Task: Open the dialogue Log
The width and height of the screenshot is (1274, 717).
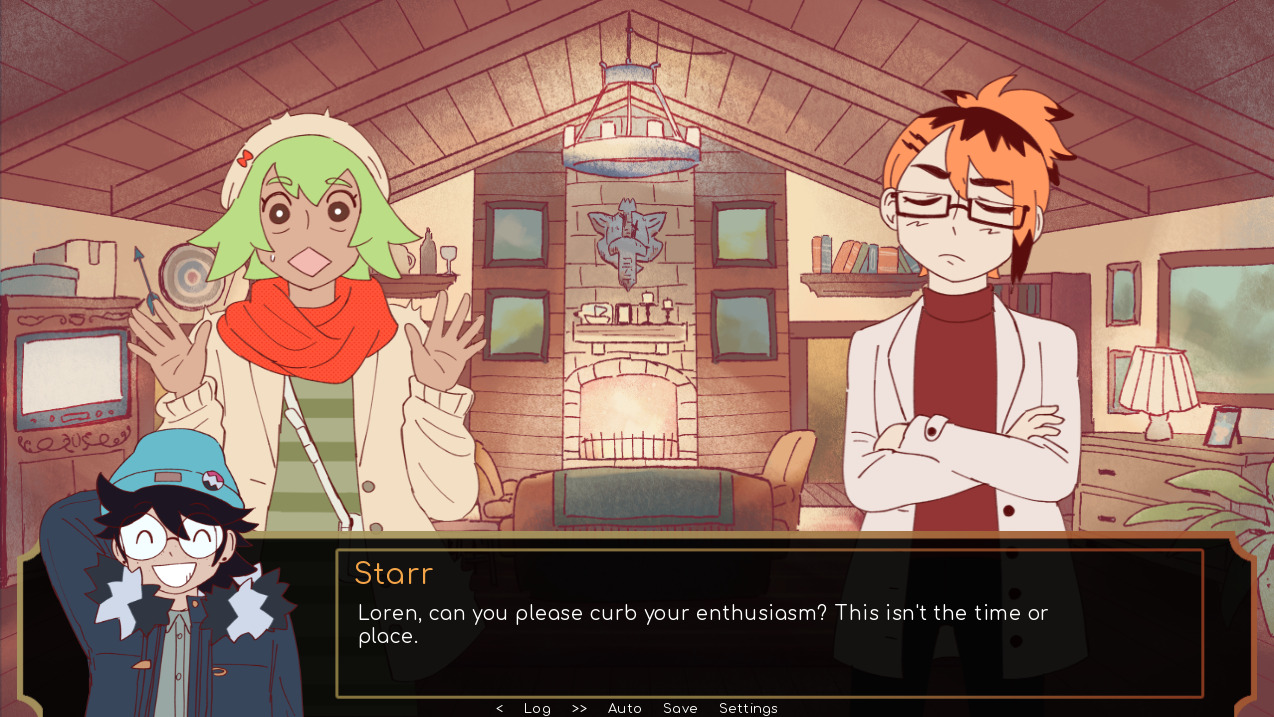Action: click(537, 708)
